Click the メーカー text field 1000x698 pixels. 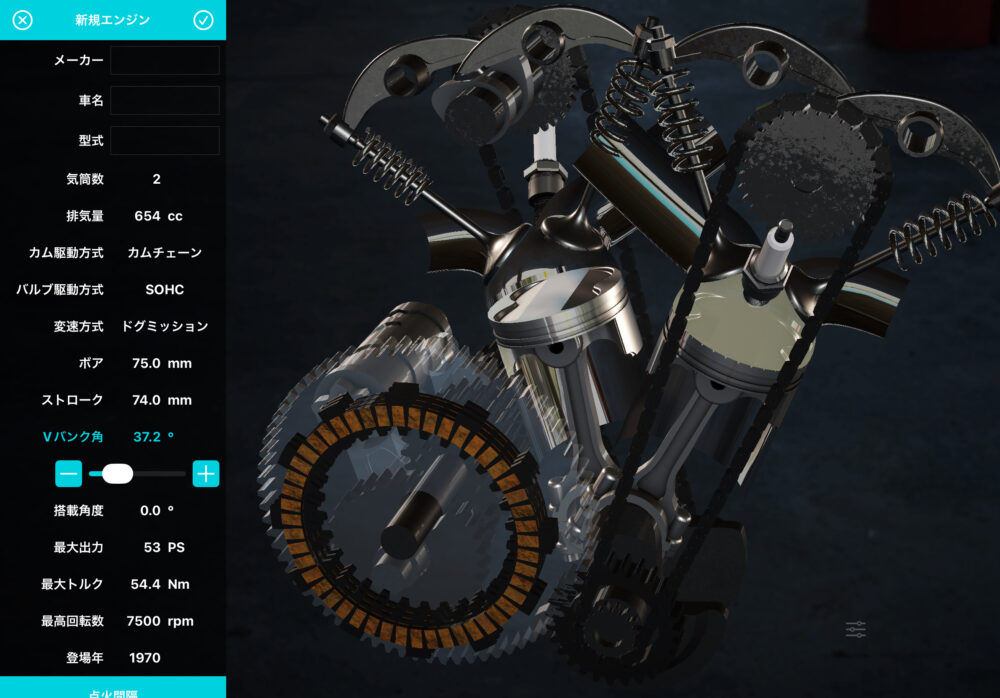click(x=164, y=60)
